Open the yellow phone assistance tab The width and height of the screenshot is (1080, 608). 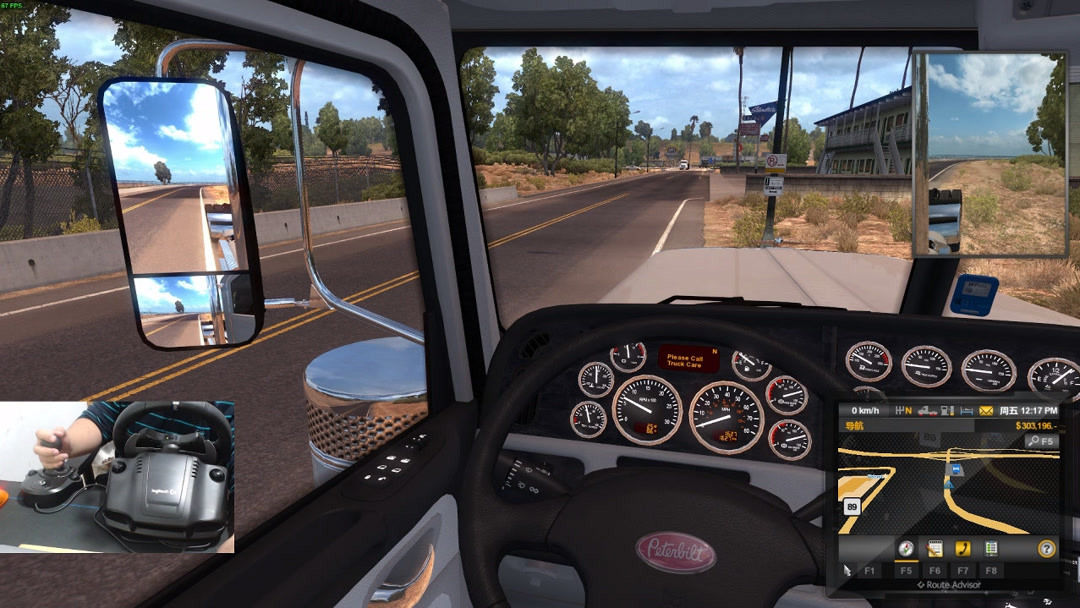[963, 548]
